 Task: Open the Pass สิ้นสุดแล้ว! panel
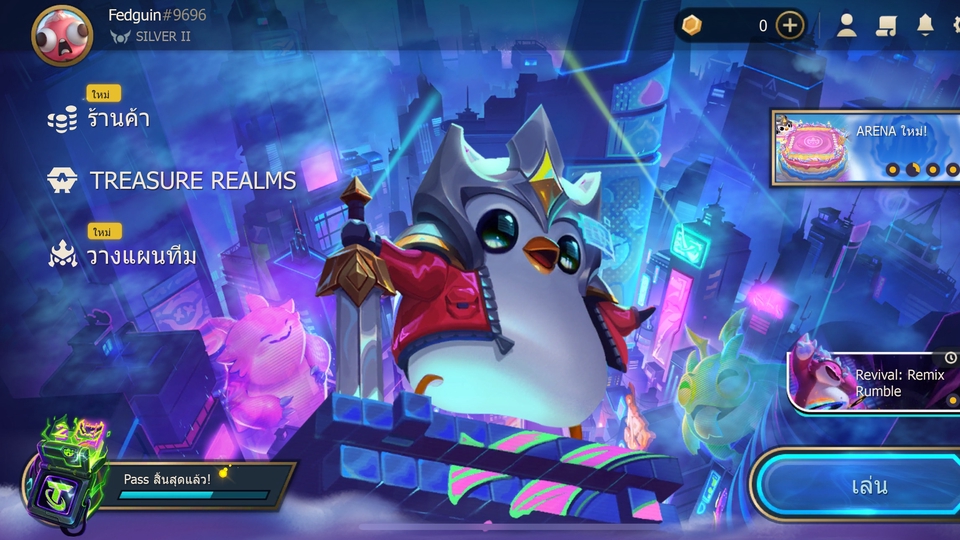pos(195,485)
